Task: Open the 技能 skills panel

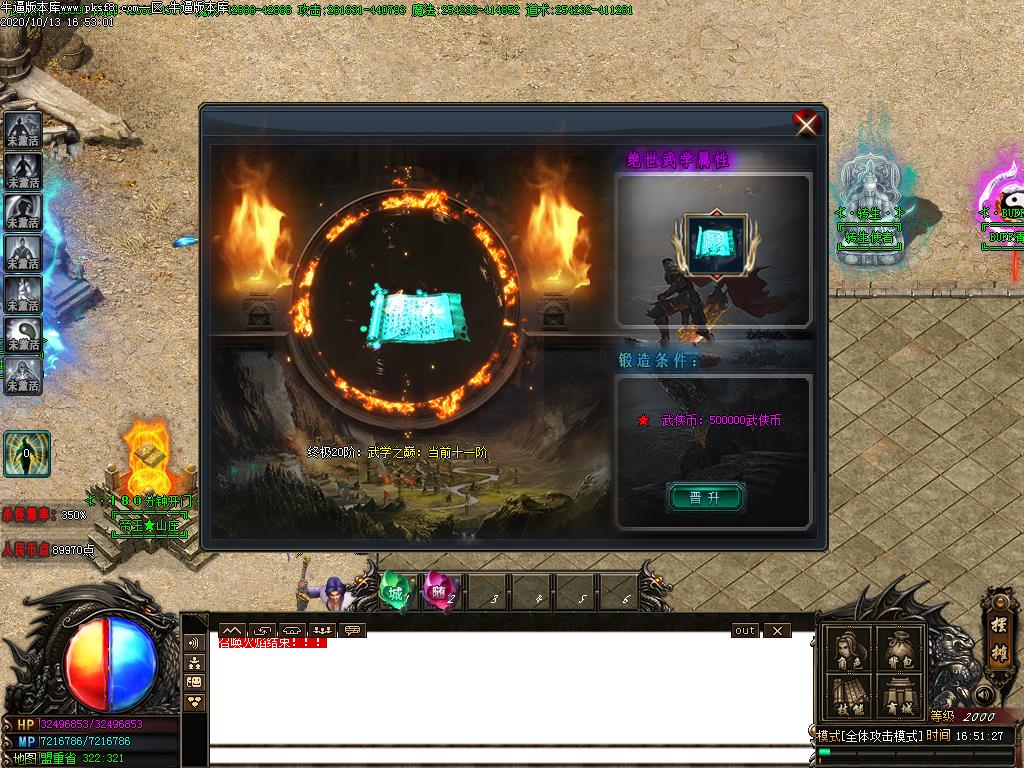Action: [x=848, y=697]
